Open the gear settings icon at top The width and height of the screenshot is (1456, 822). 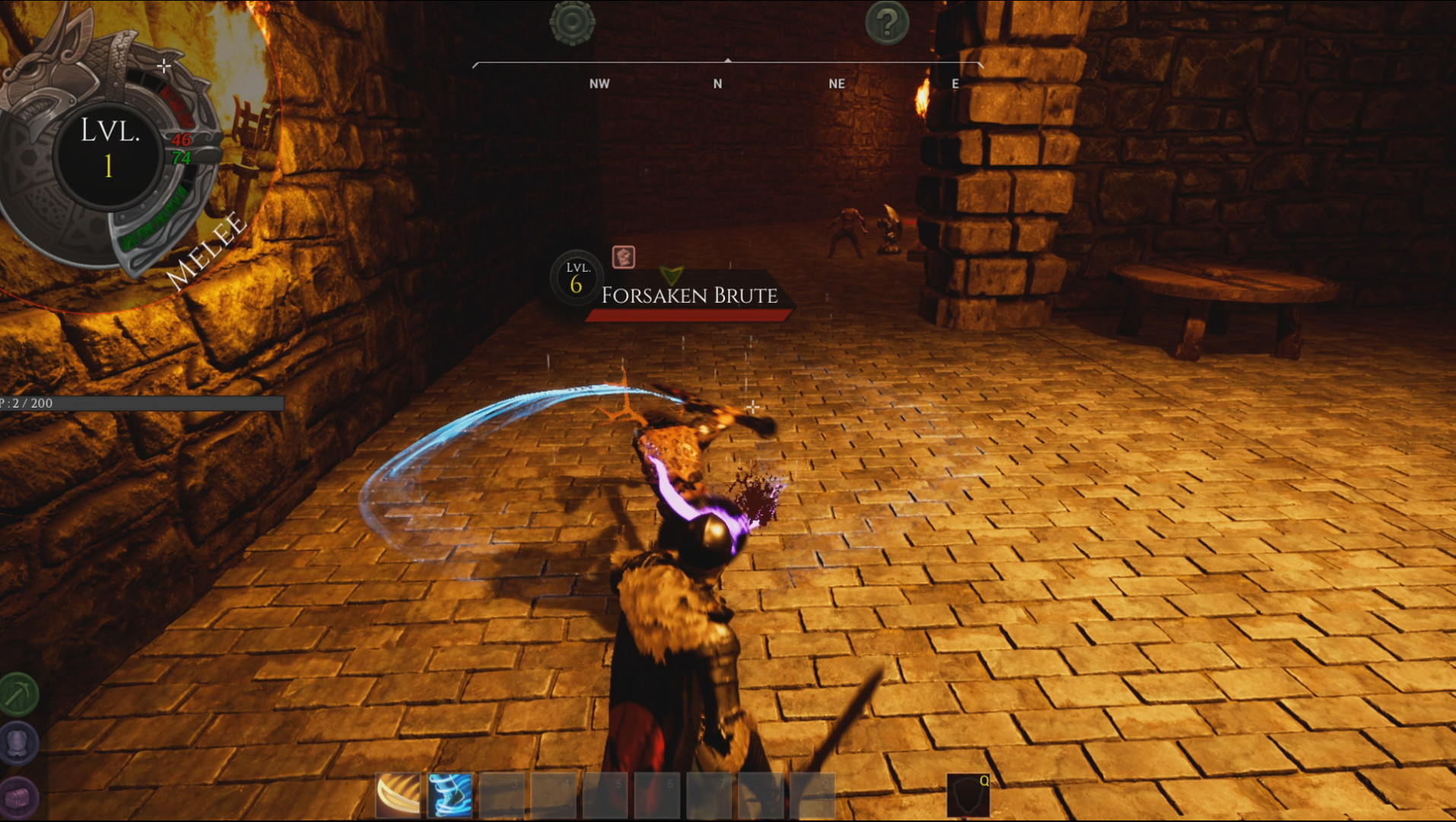point(571,23)
